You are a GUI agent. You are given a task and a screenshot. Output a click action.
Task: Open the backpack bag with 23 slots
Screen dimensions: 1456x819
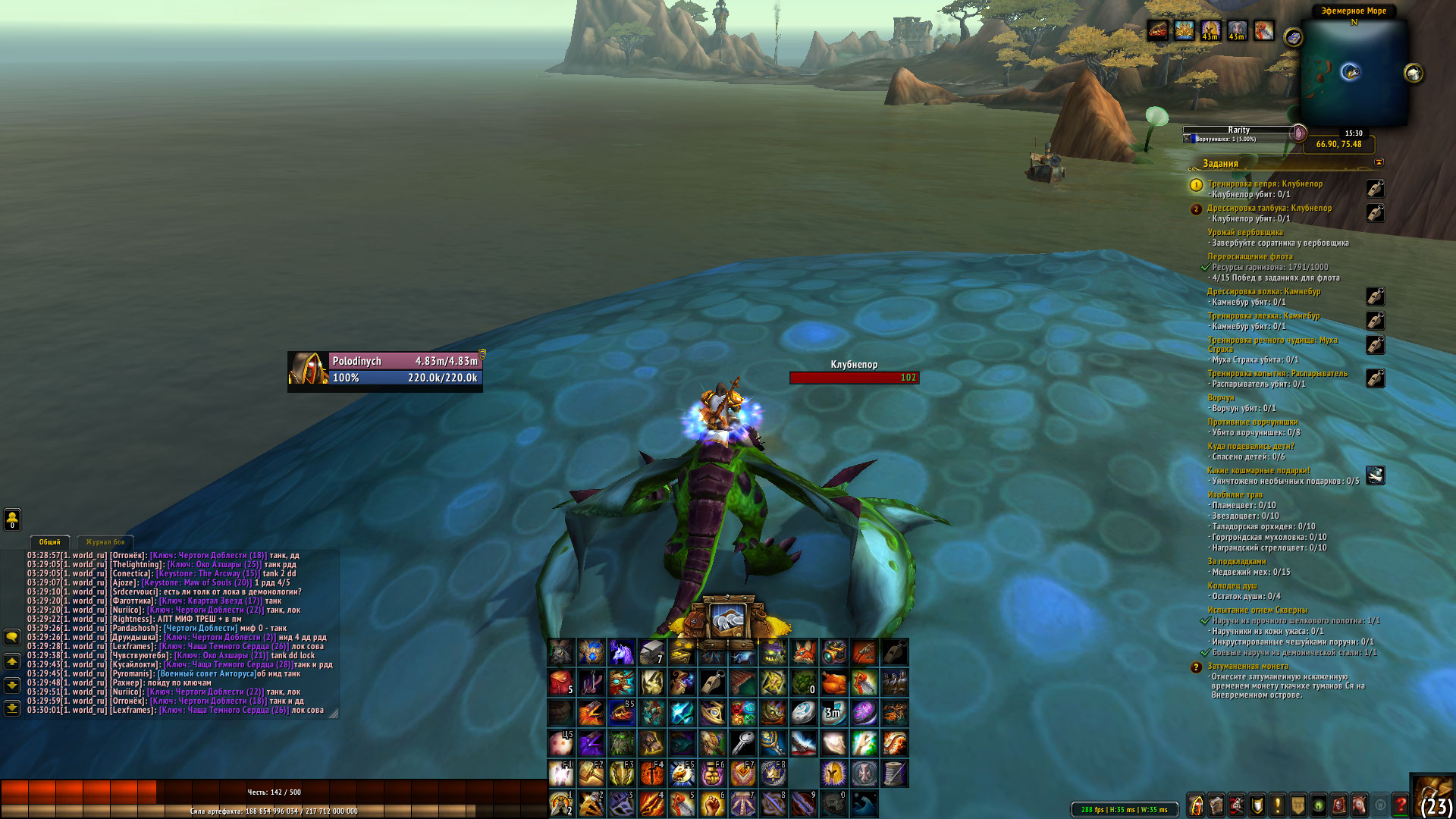pos(1432,796)
